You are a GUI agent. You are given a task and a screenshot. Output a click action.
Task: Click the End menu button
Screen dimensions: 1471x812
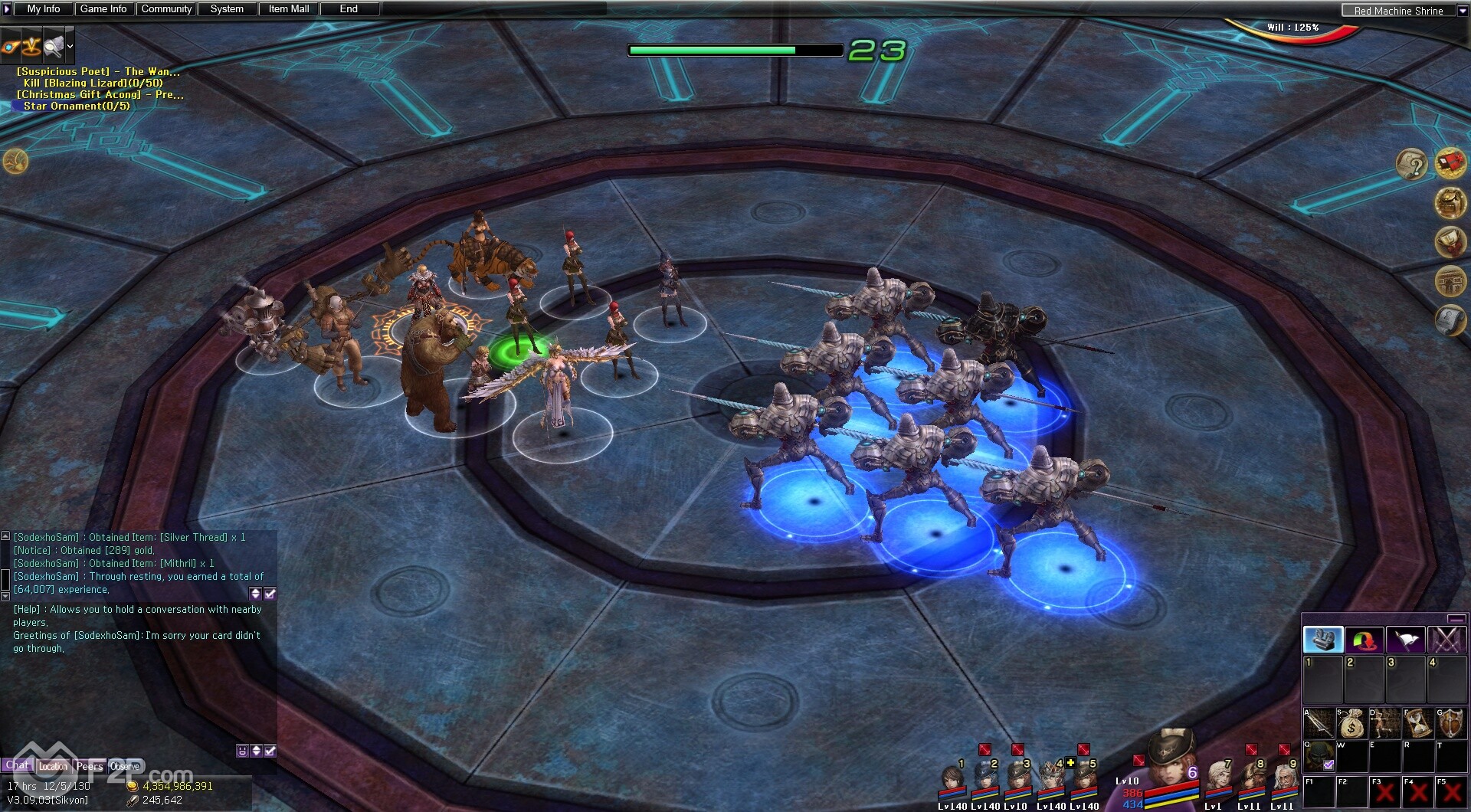click(349, 9)
